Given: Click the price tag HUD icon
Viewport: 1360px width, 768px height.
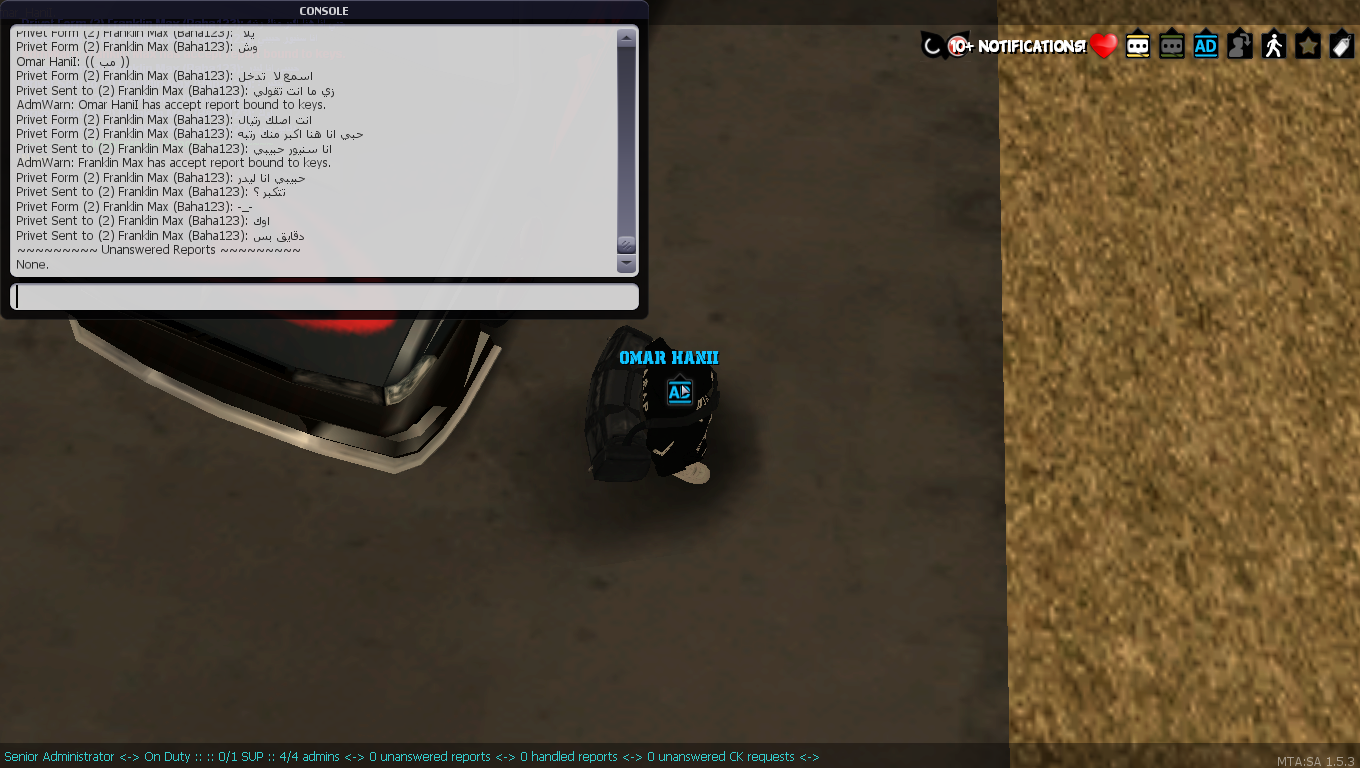Looking at the screenshot, I should 1342,46.
